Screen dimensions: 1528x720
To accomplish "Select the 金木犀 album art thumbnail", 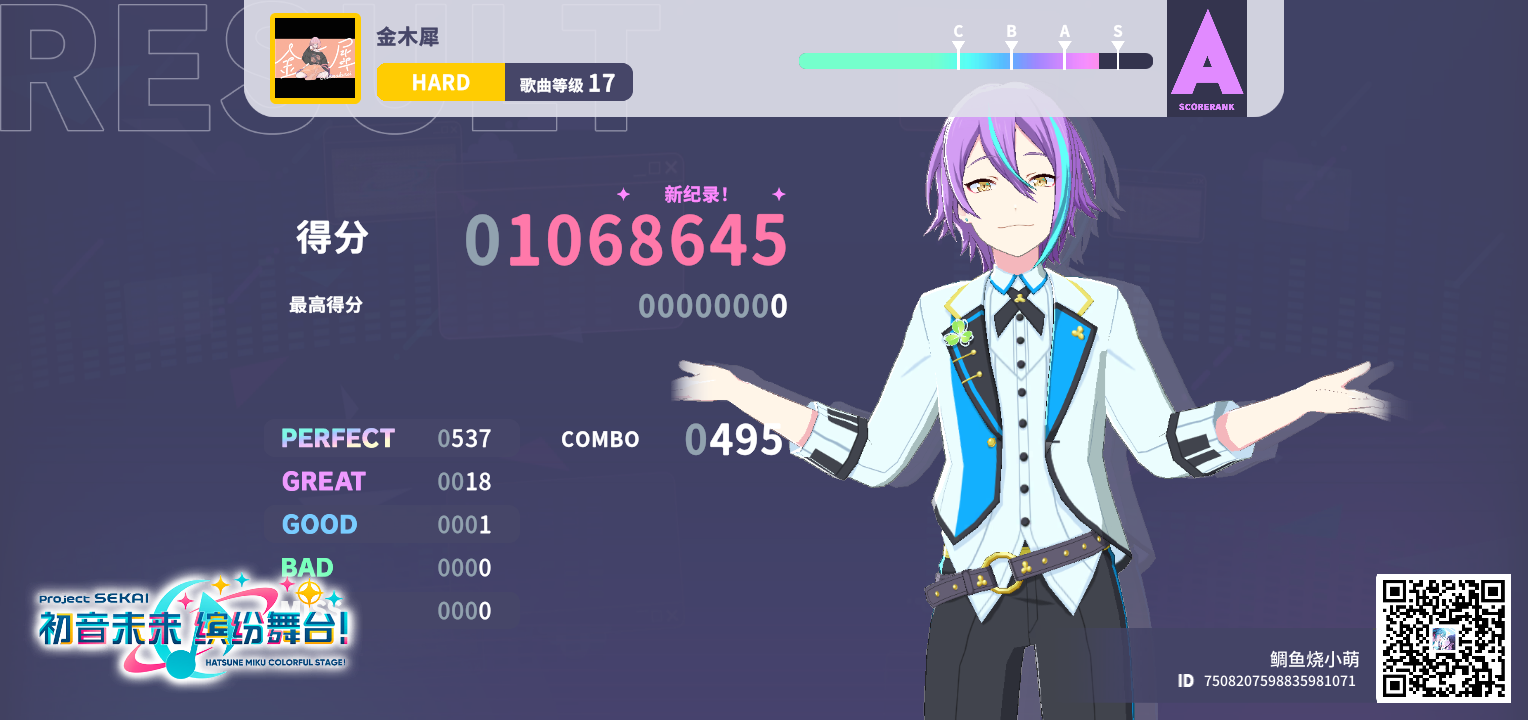I will coord(315,58).
